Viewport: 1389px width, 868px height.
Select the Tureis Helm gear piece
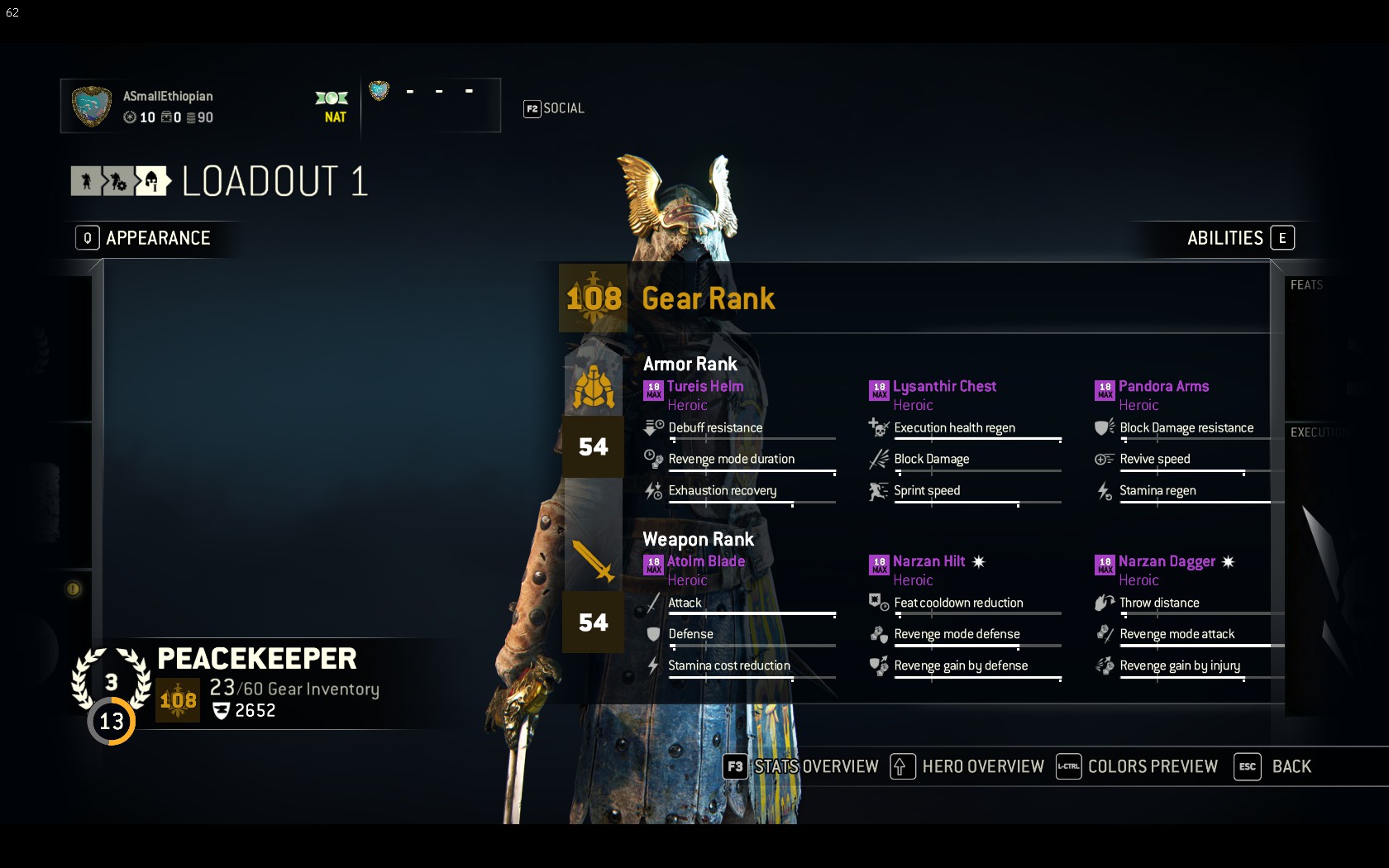(x=704, y=387)
